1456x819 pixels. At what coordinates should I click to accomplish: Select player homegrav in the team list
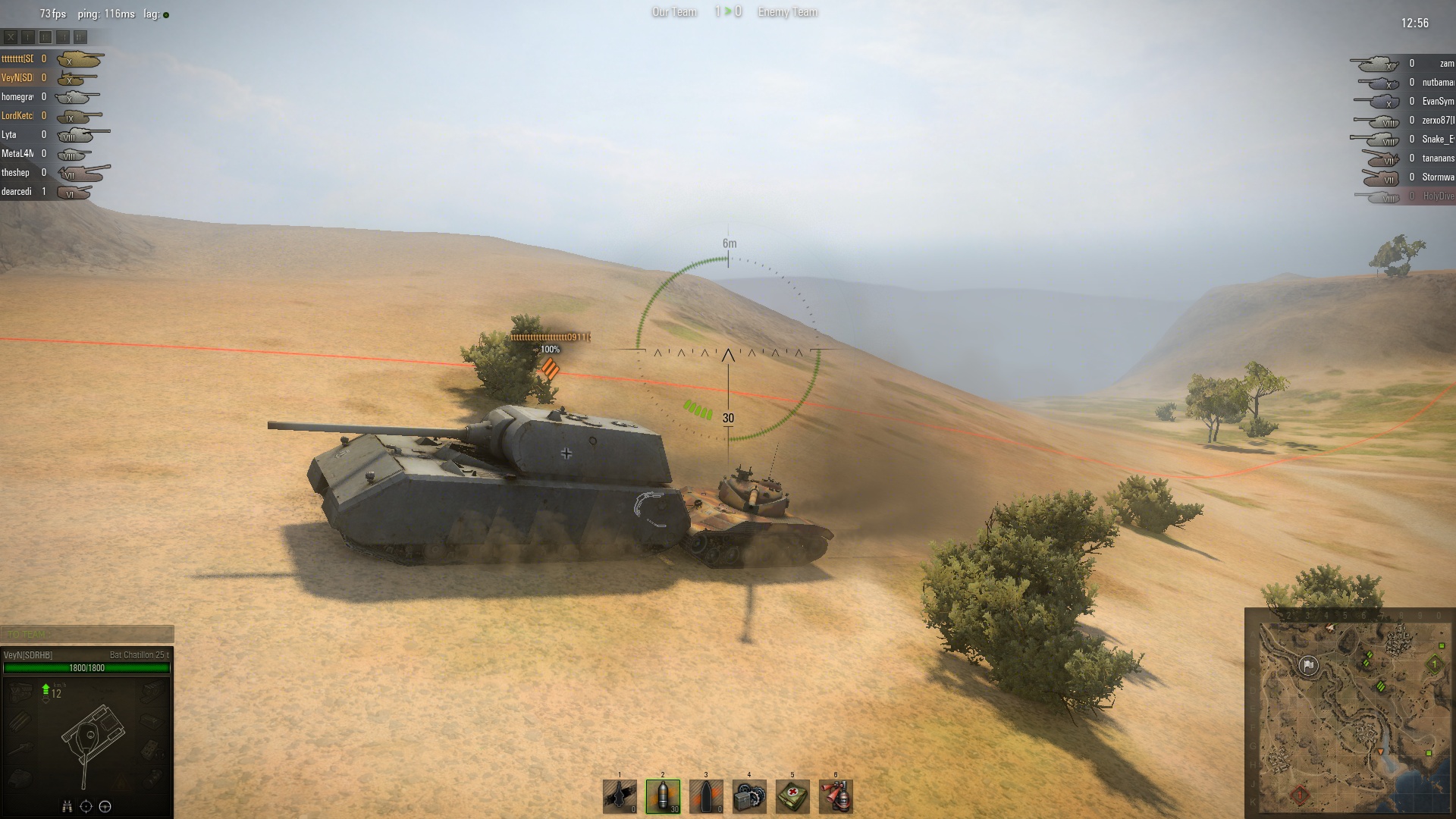click(x=17, y=97)
